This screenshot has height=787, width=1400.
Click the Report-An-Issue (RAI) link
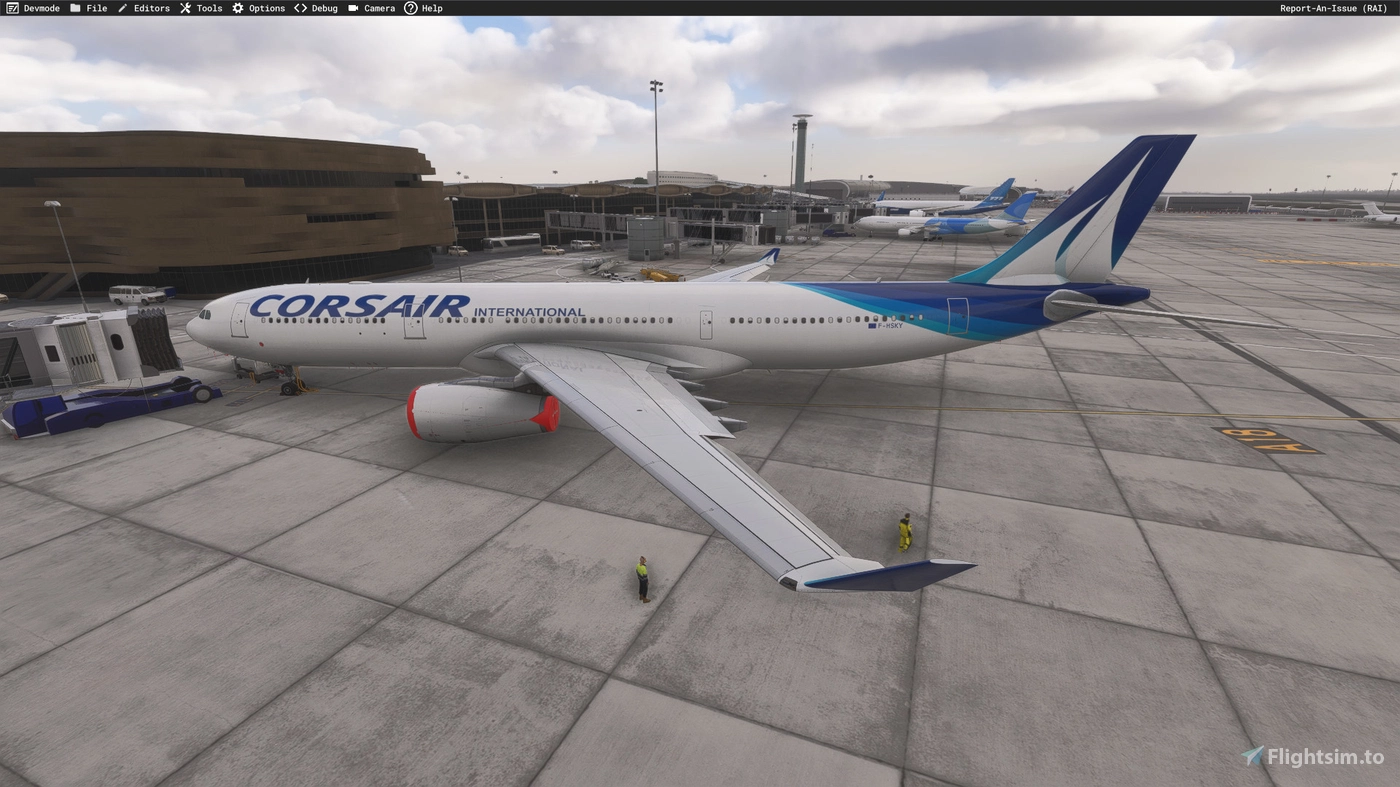click(x=1333, y=7)
